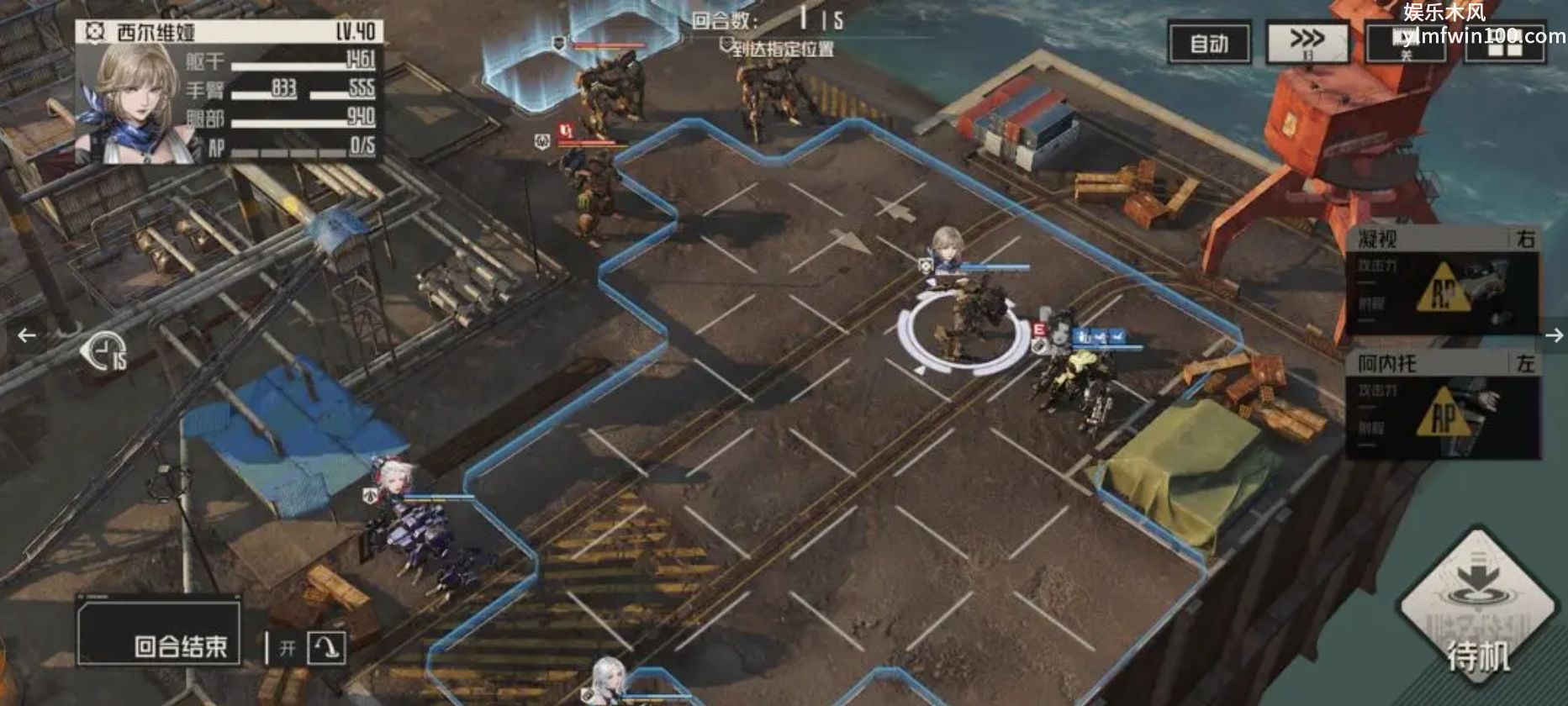Viewport: 1568px width, 706px height.
Task: Toggle the 自动 auto-battle button
Action: (1209, 43)
